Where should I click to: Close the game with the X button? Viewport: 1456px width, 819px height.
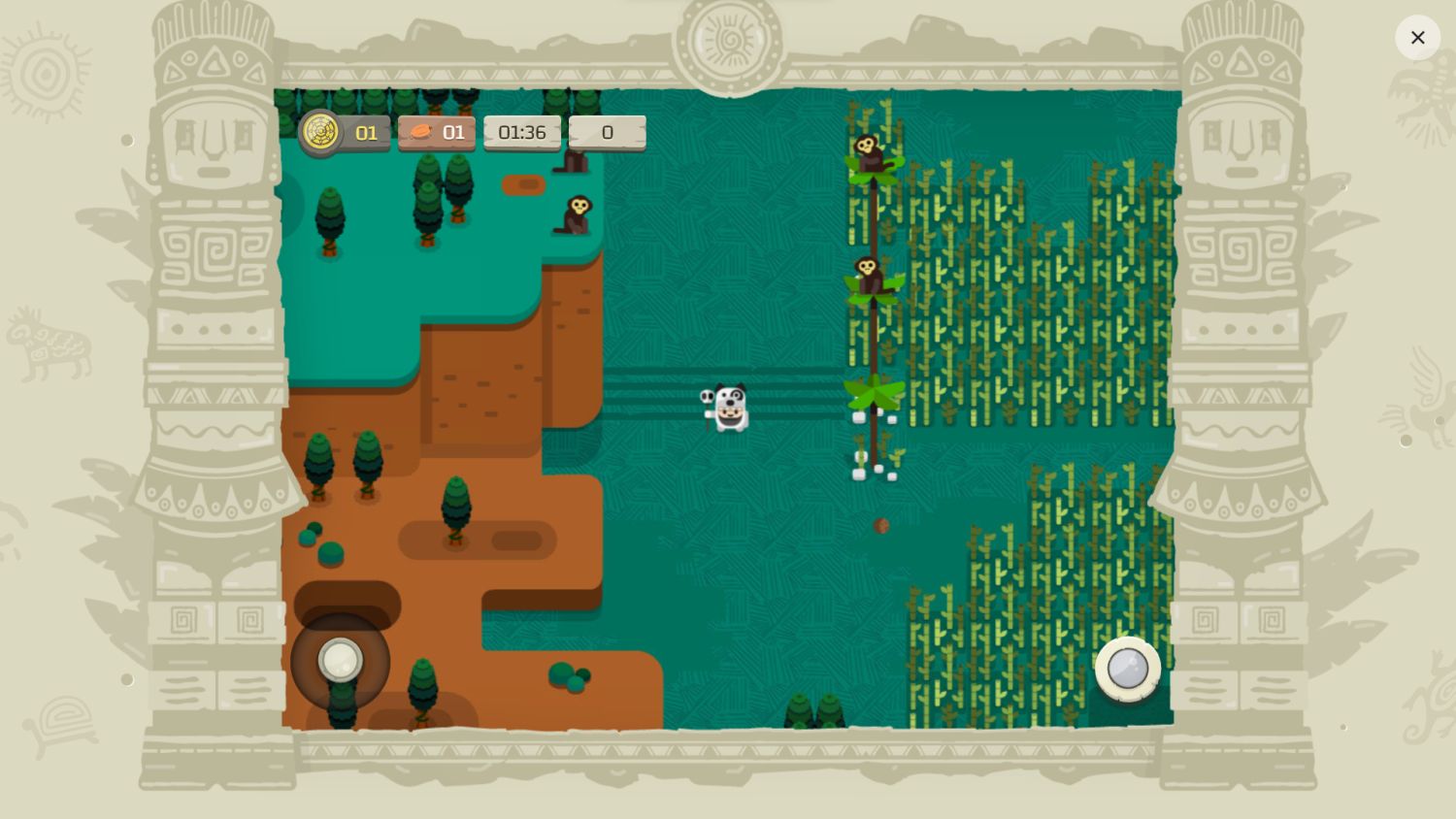pos(1417,38)
